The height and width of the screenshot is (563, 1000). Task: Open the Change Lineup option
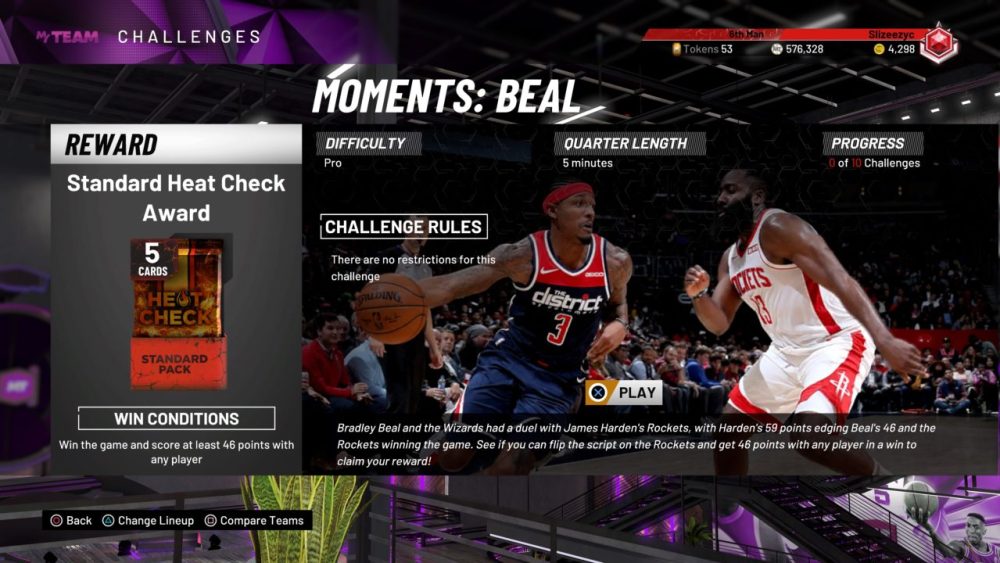(147, 521)
